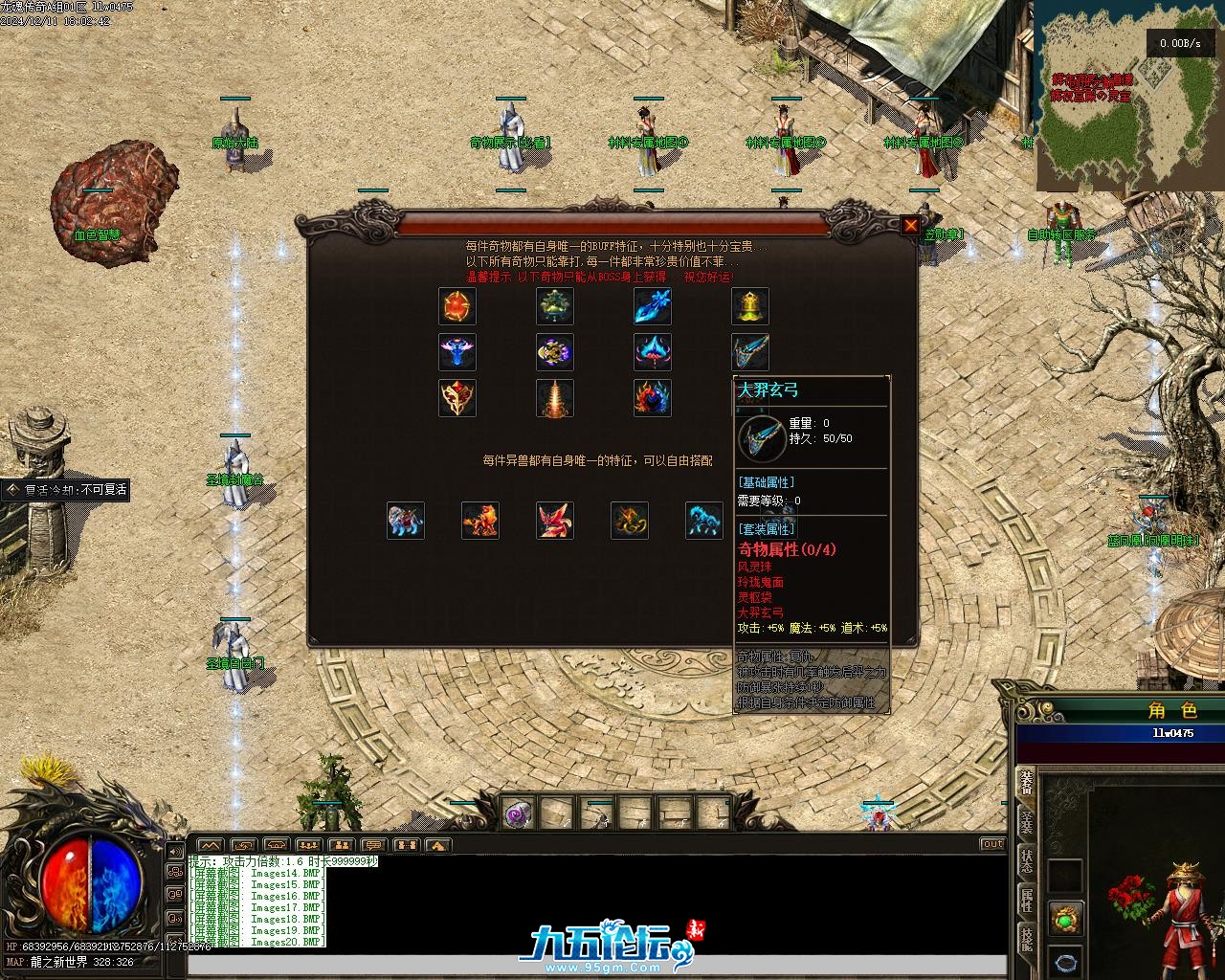This screenshot has height=980, width=1225.
Task: Use the purple scroll hotbar item
Action: coord(518,814)
